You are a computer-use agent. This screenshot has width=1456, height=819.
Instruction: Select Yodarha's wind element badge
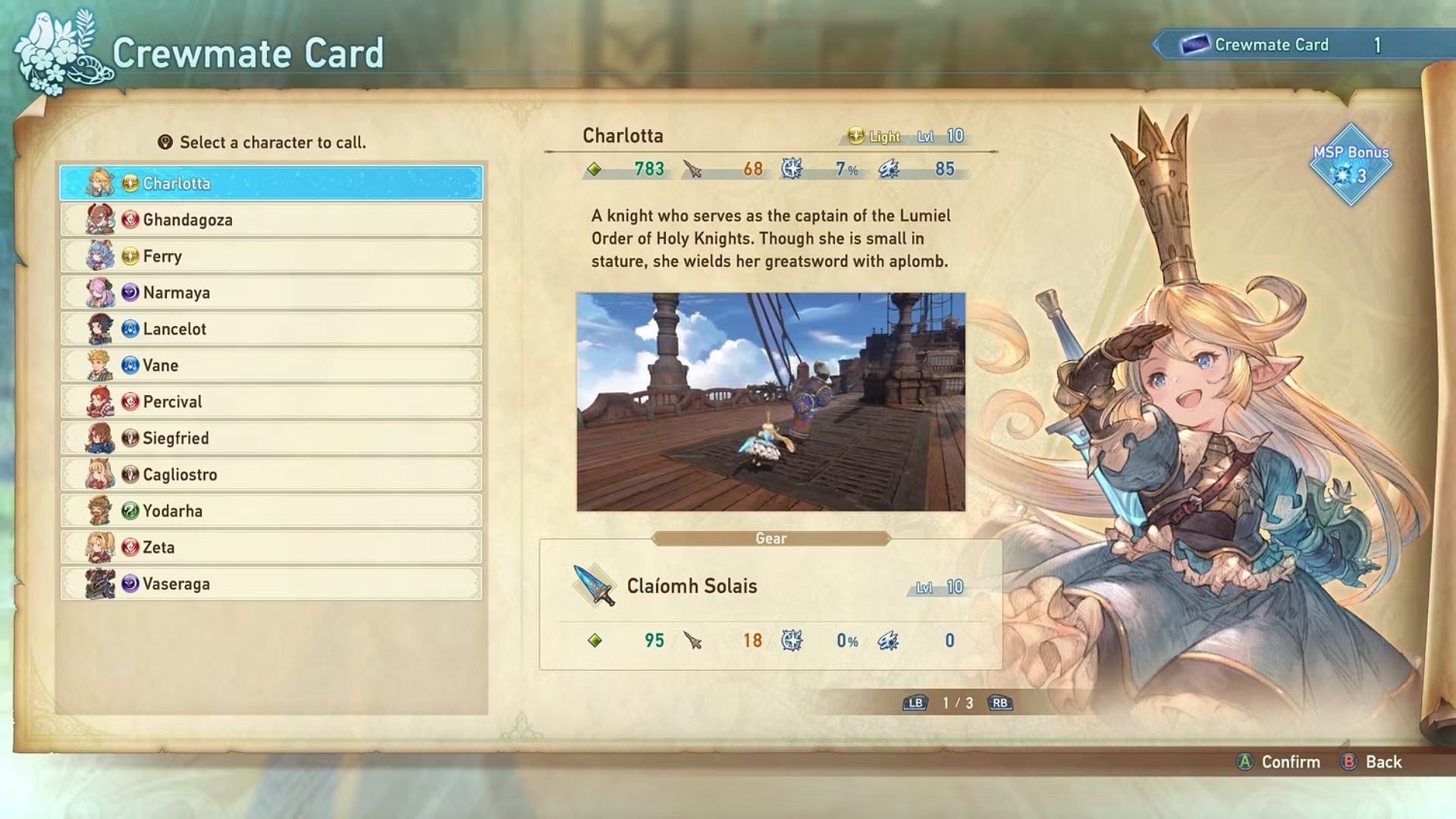(x=130, y=510)
